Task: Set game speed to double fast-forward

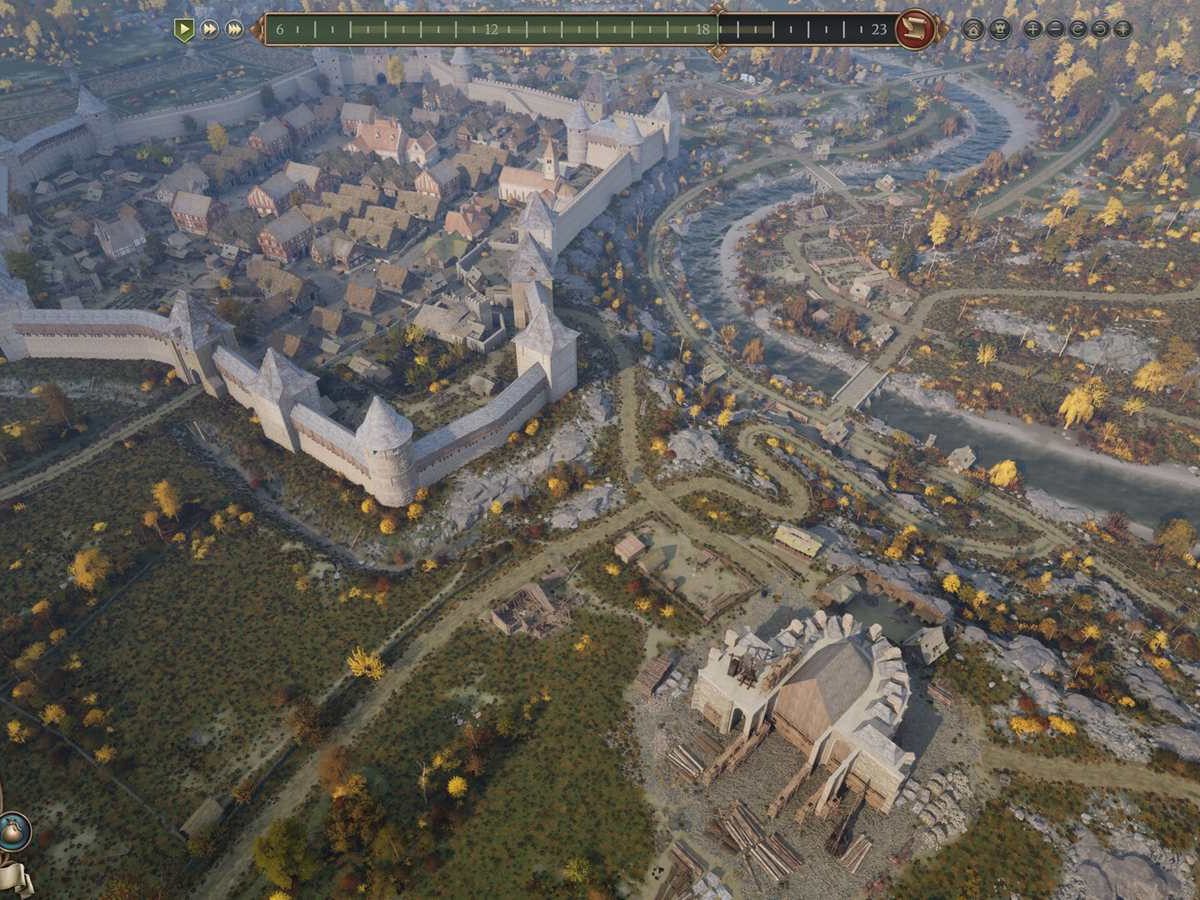Action: tap(209, 29)
